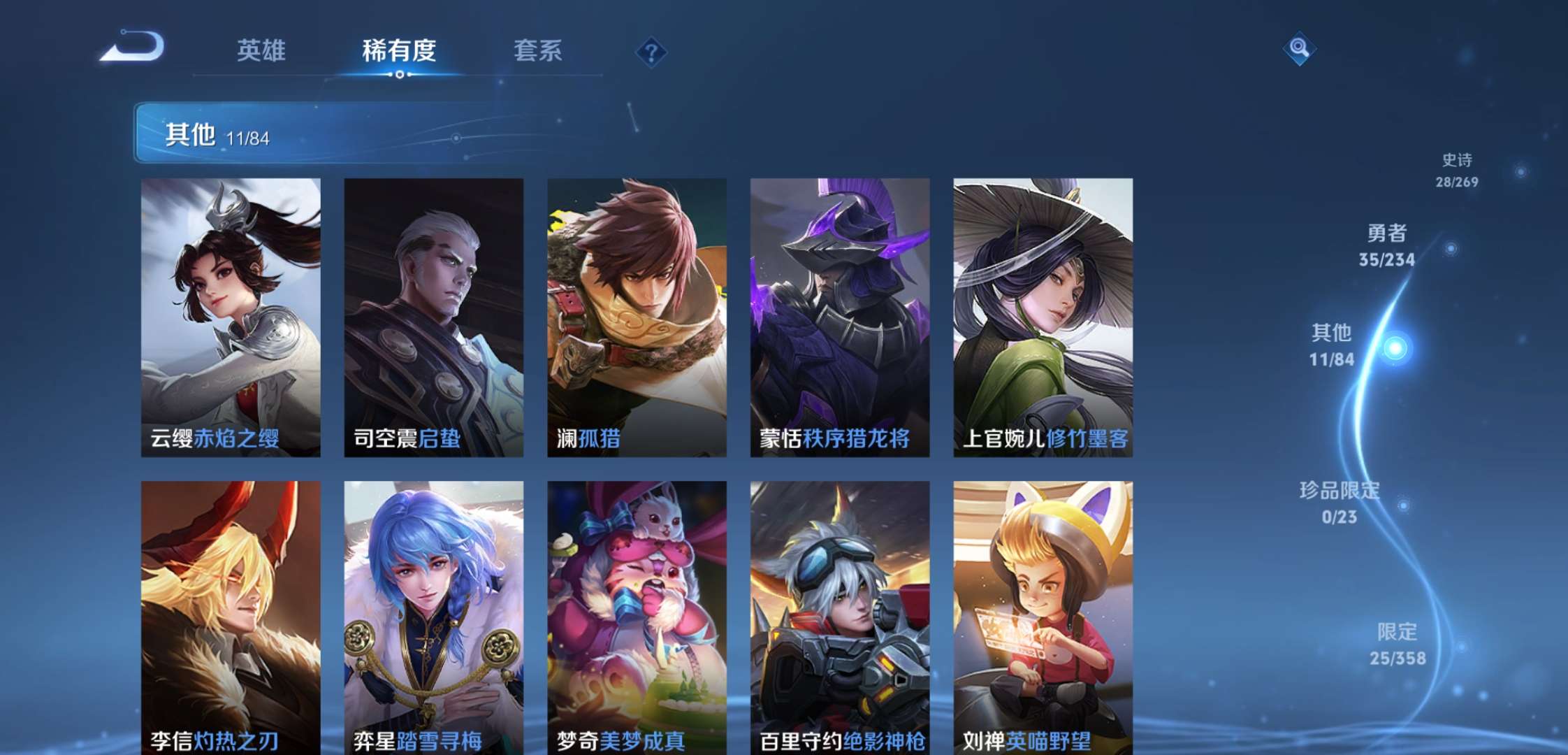Screen dimensions: 1568x755
Task: Open the 澜 孤猎 skin card
Action: coord(637,317)
